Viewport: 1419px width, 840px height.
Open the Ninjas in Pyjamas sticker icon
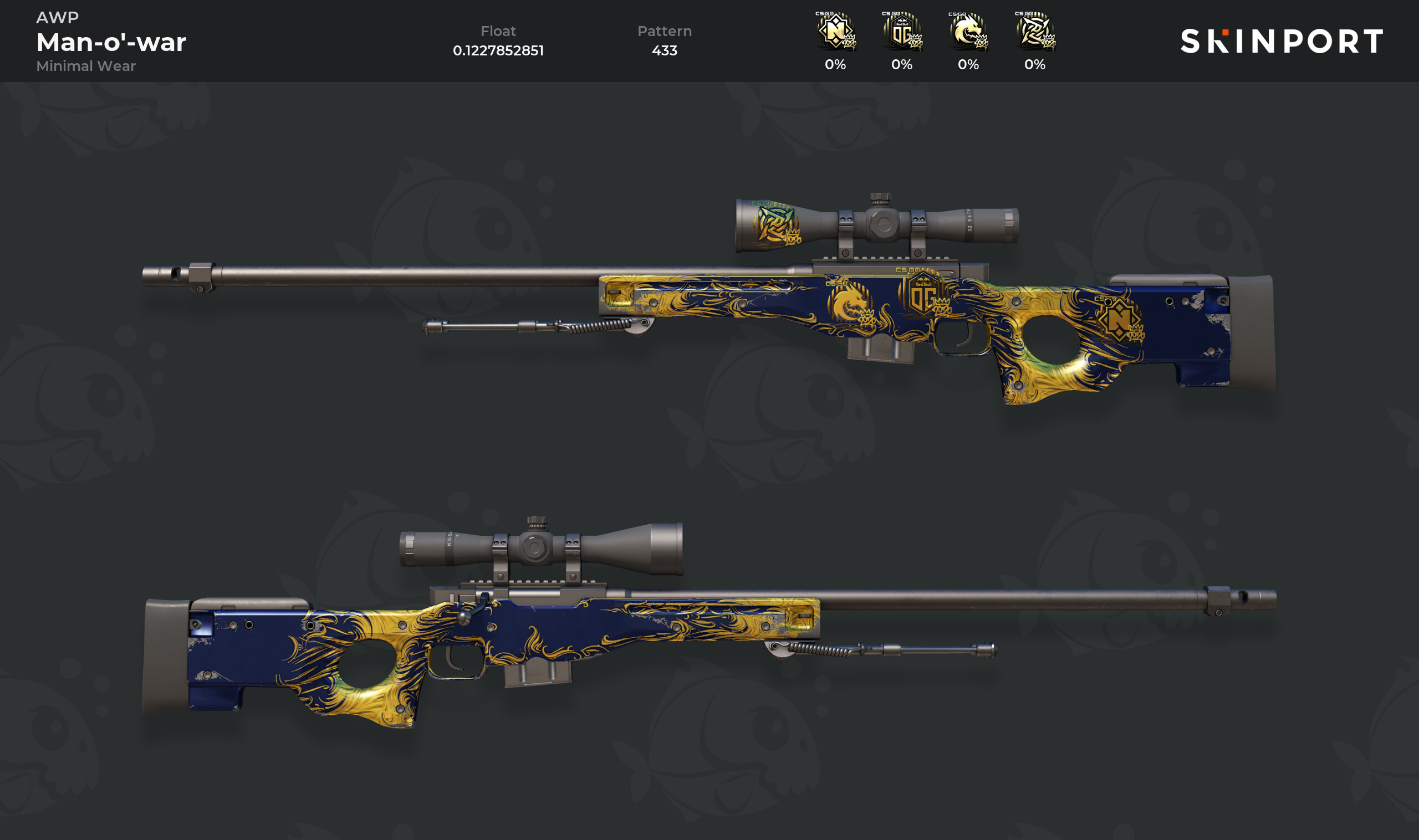point(1035,32)
